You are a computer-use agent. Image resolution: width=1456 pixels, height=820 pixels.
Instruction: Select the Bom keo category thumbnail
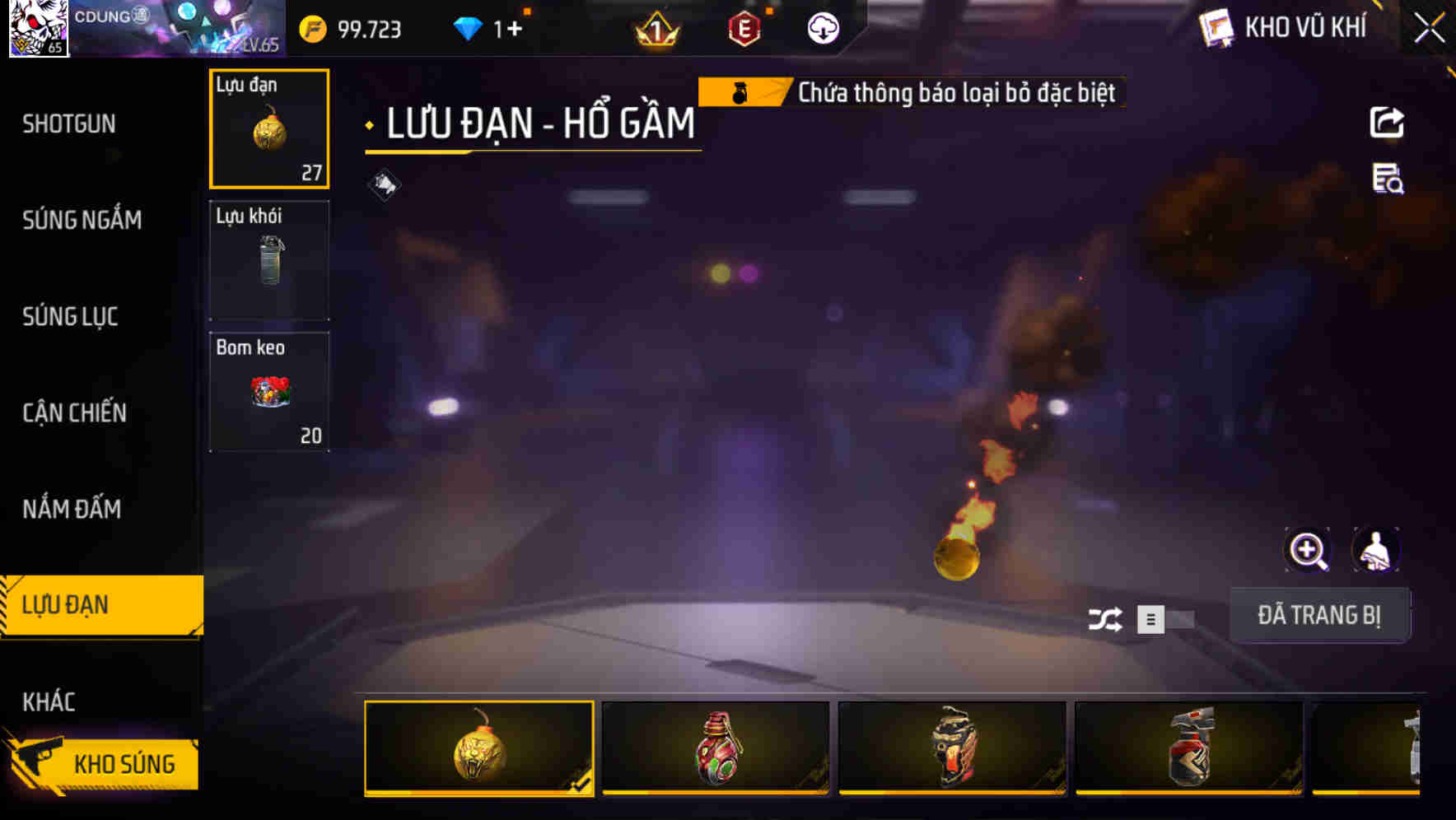click(269, 391)
